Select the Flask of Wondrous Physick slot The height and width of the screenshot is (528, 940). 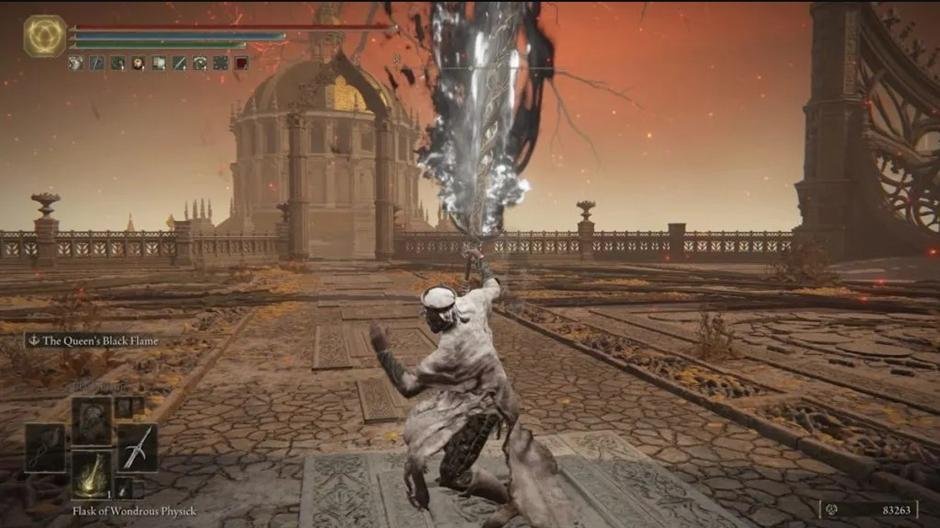point(91,473)
